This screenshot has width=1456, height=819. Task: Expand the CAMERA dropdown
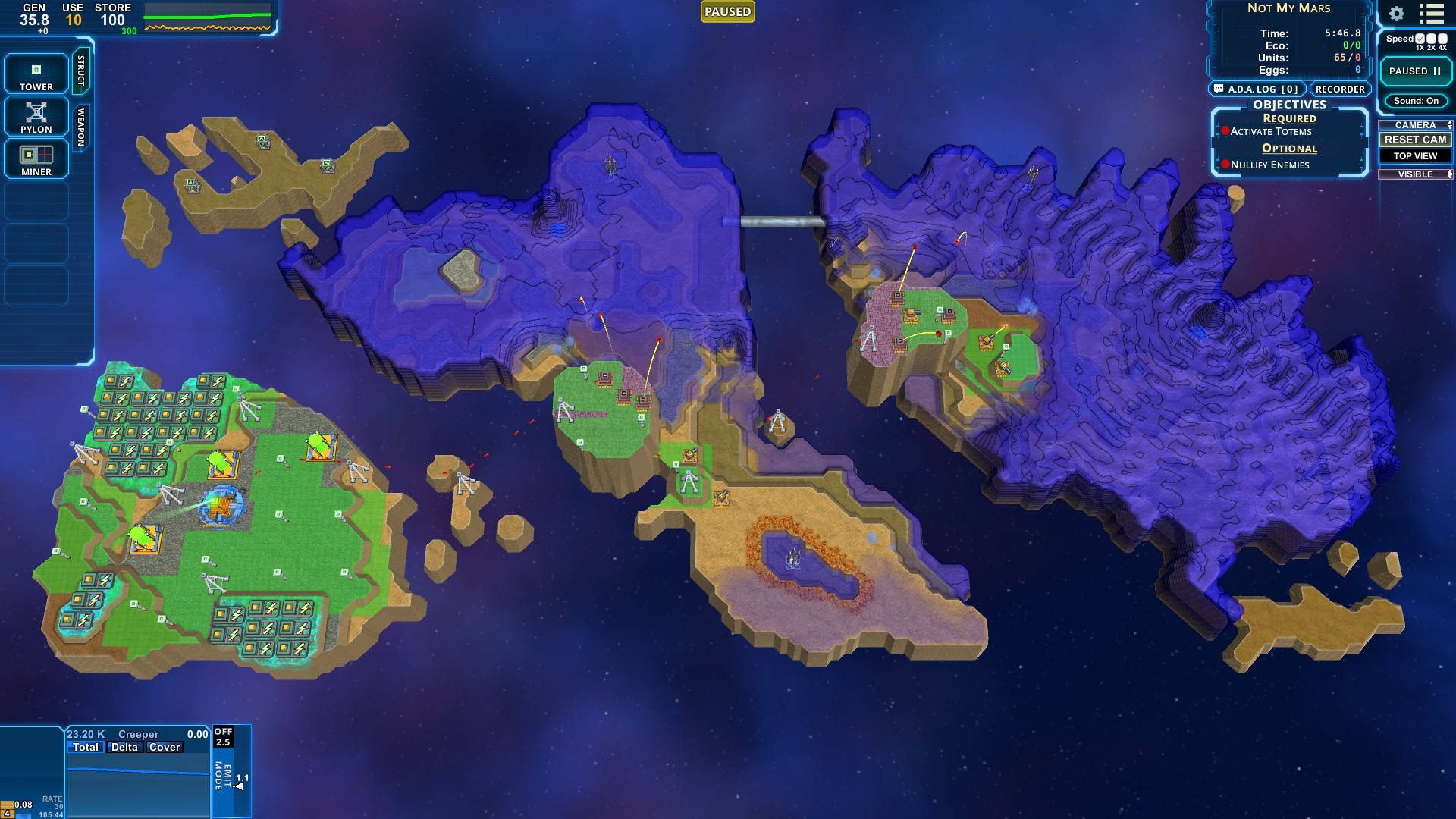coord(1449,124)
